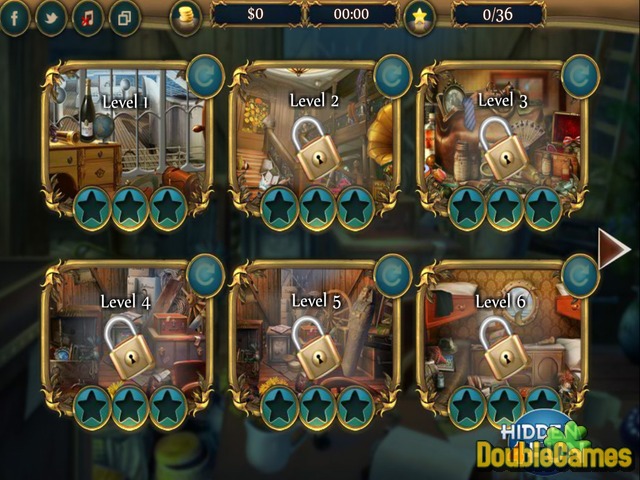Click the gold coins stack icon
The width and height of the screenshot is (640, 480).
coord(185,16)
